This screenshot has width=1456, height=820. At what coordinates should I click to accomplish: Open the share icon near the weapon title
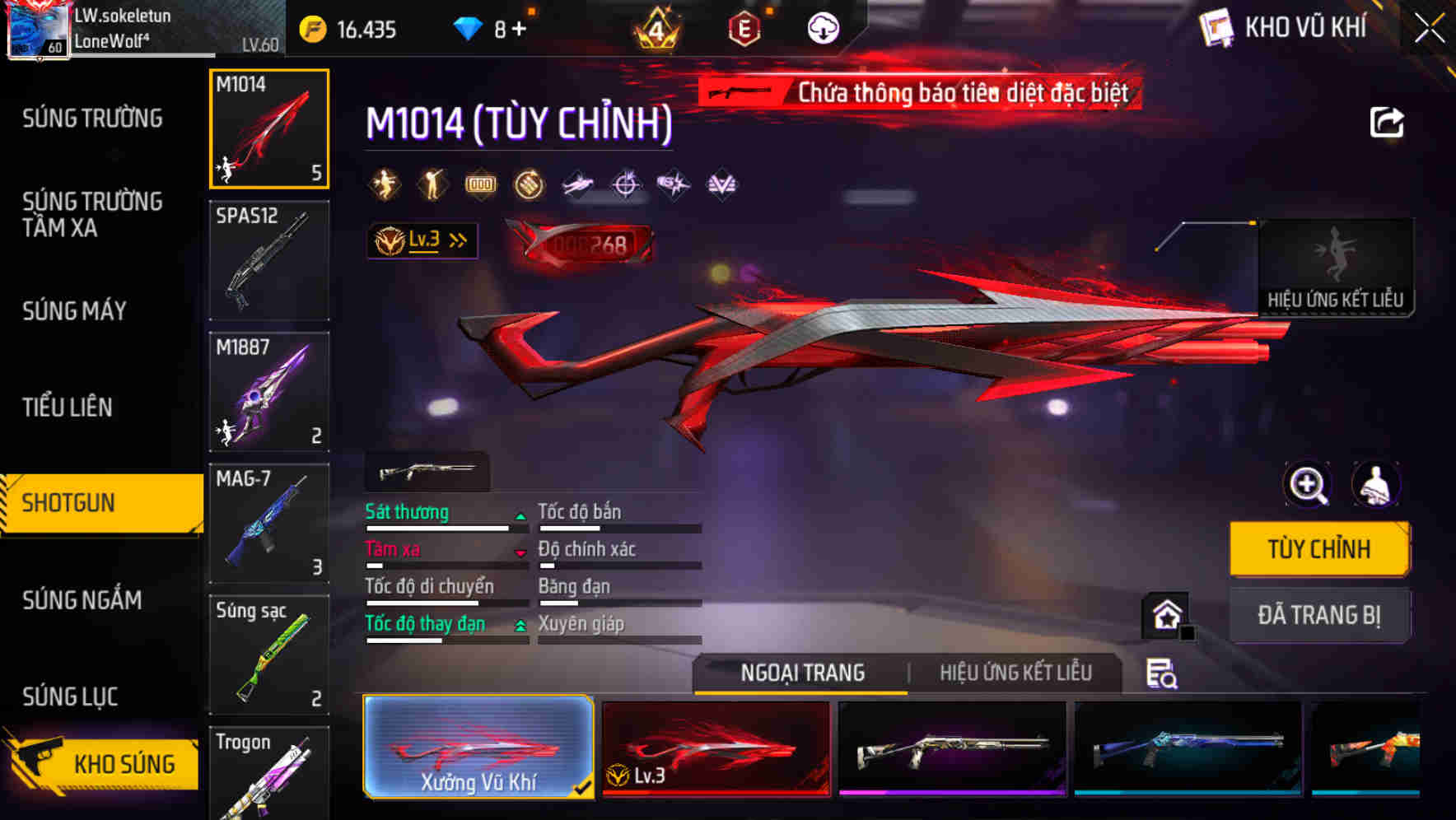coord(1388,122)
